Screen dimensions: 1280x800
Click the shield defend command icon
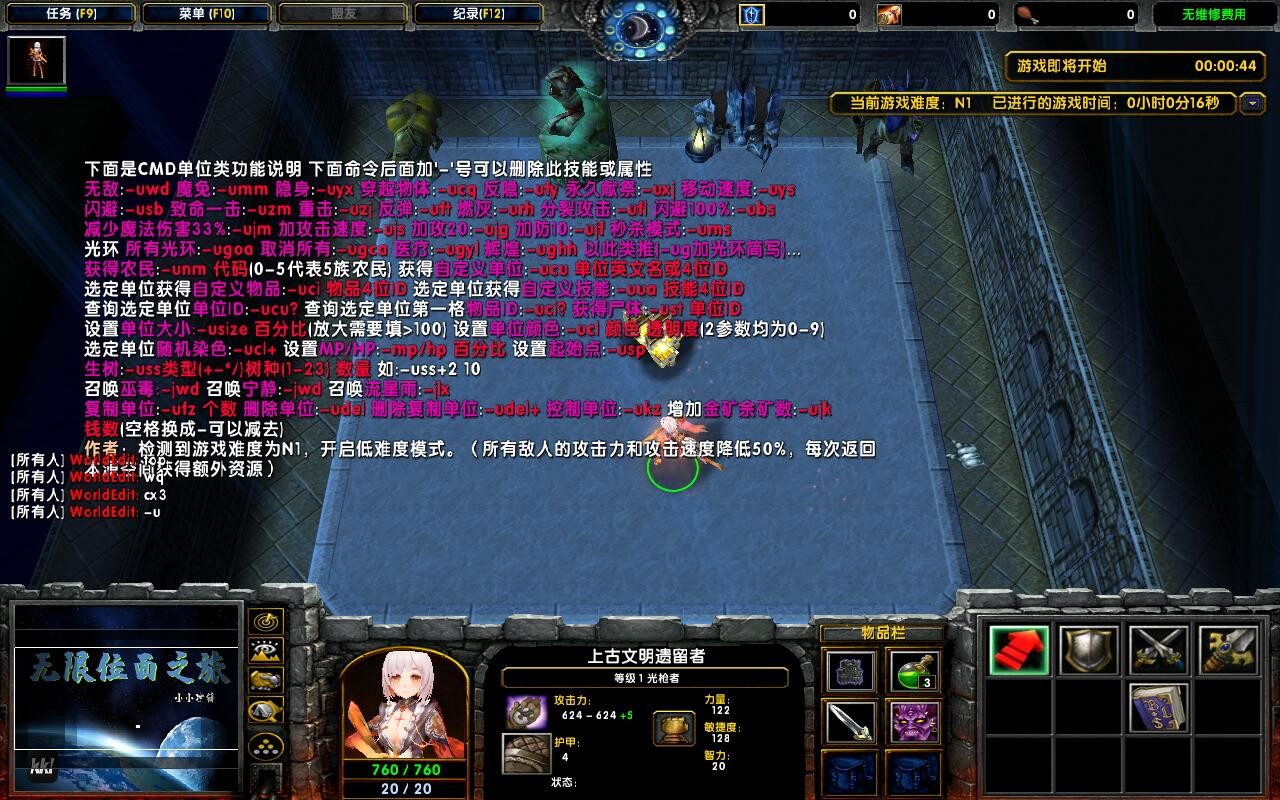pyautogui.click(x=1089, y=650)
